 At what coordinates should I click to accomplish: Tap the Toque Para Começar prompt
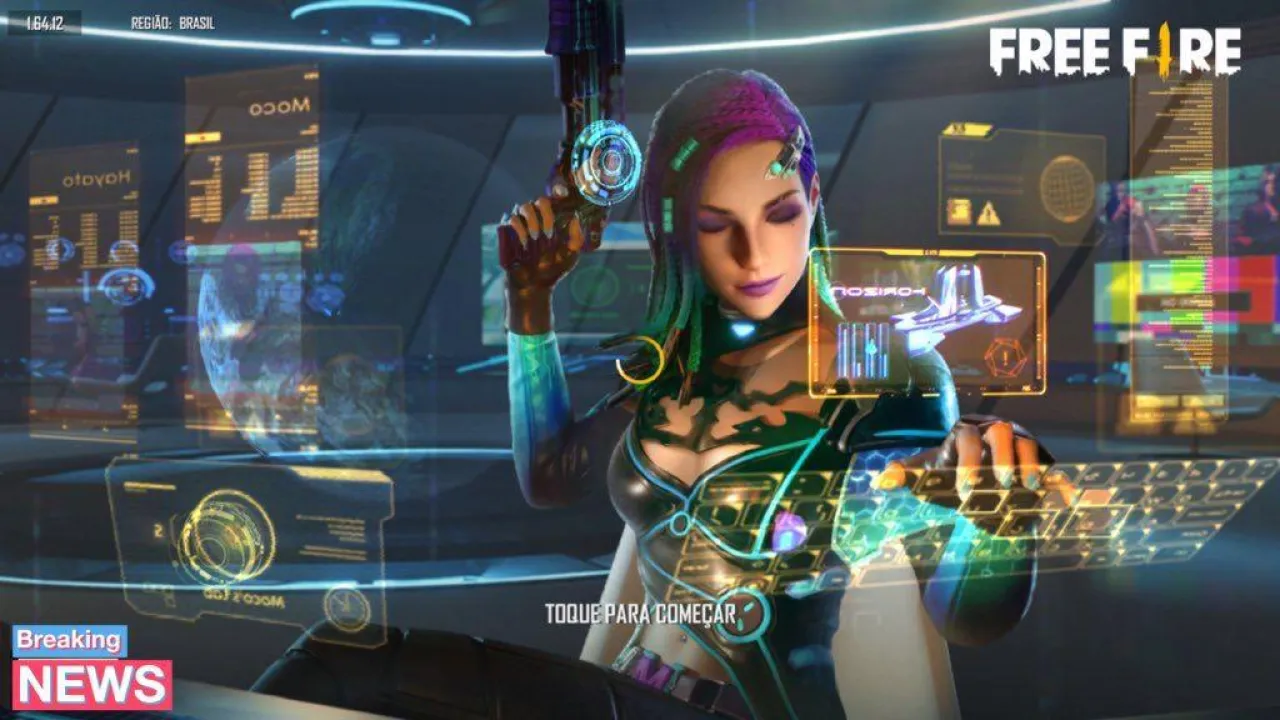tap(640, 613)
